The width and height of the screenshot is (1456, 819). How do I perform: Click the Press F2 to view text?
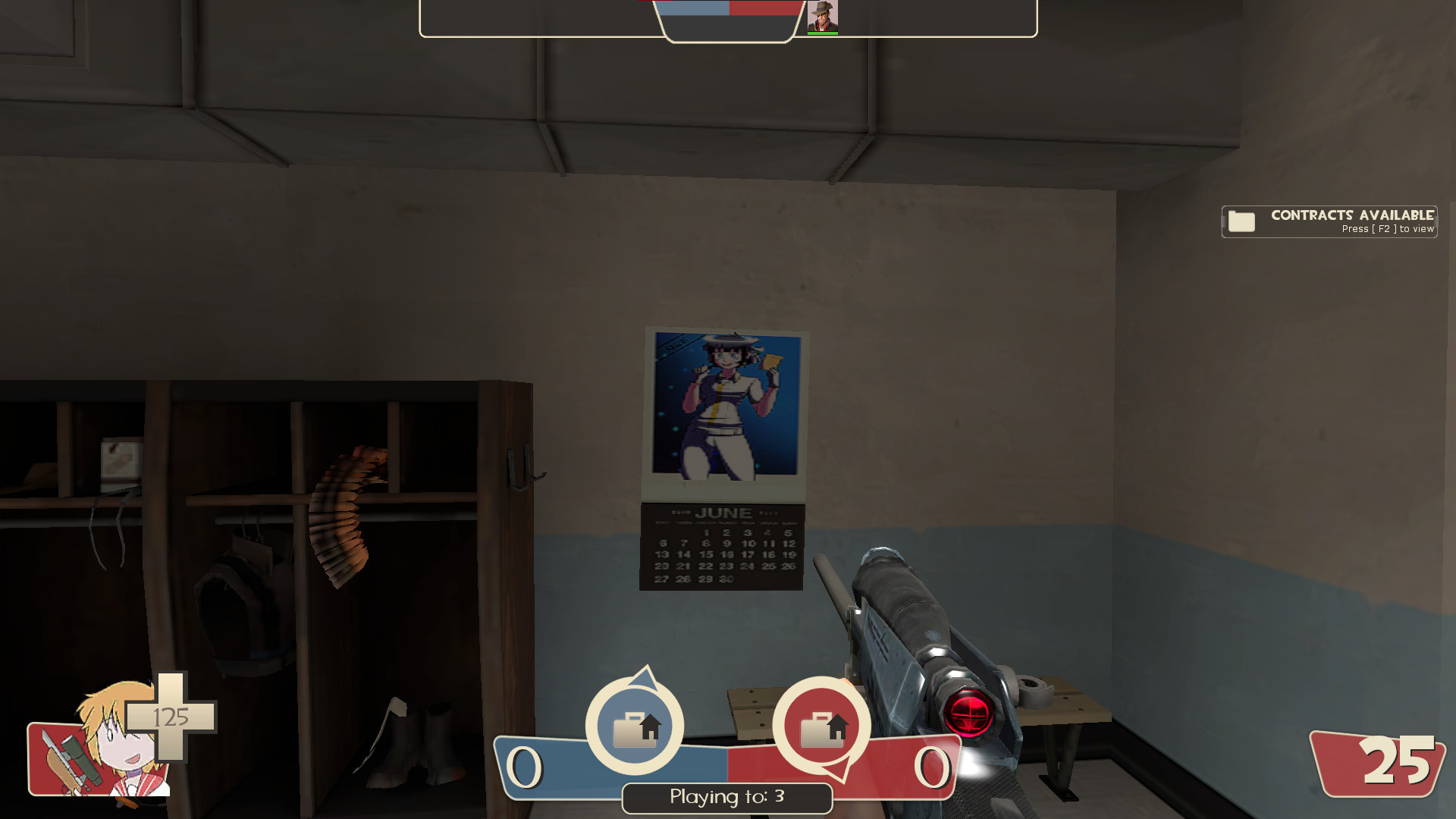pyautogui.click(x=1386, y=228)
